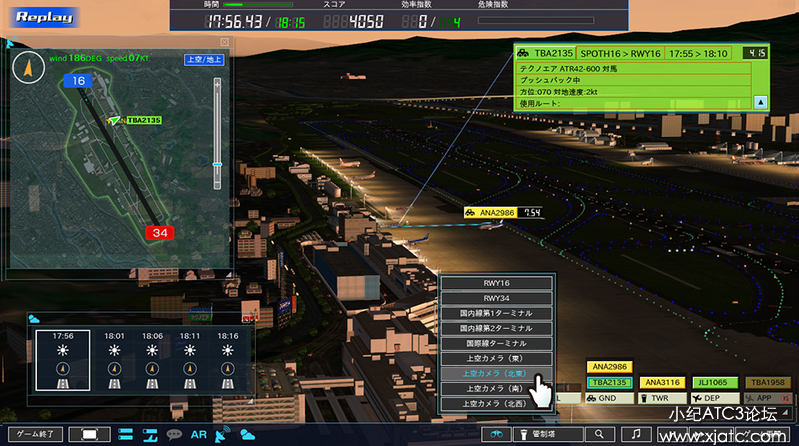Image resolution: width=799 pixels, height=446 pixels.
Task: Select 上空カメラ（東） view
Action: point(497,358)
